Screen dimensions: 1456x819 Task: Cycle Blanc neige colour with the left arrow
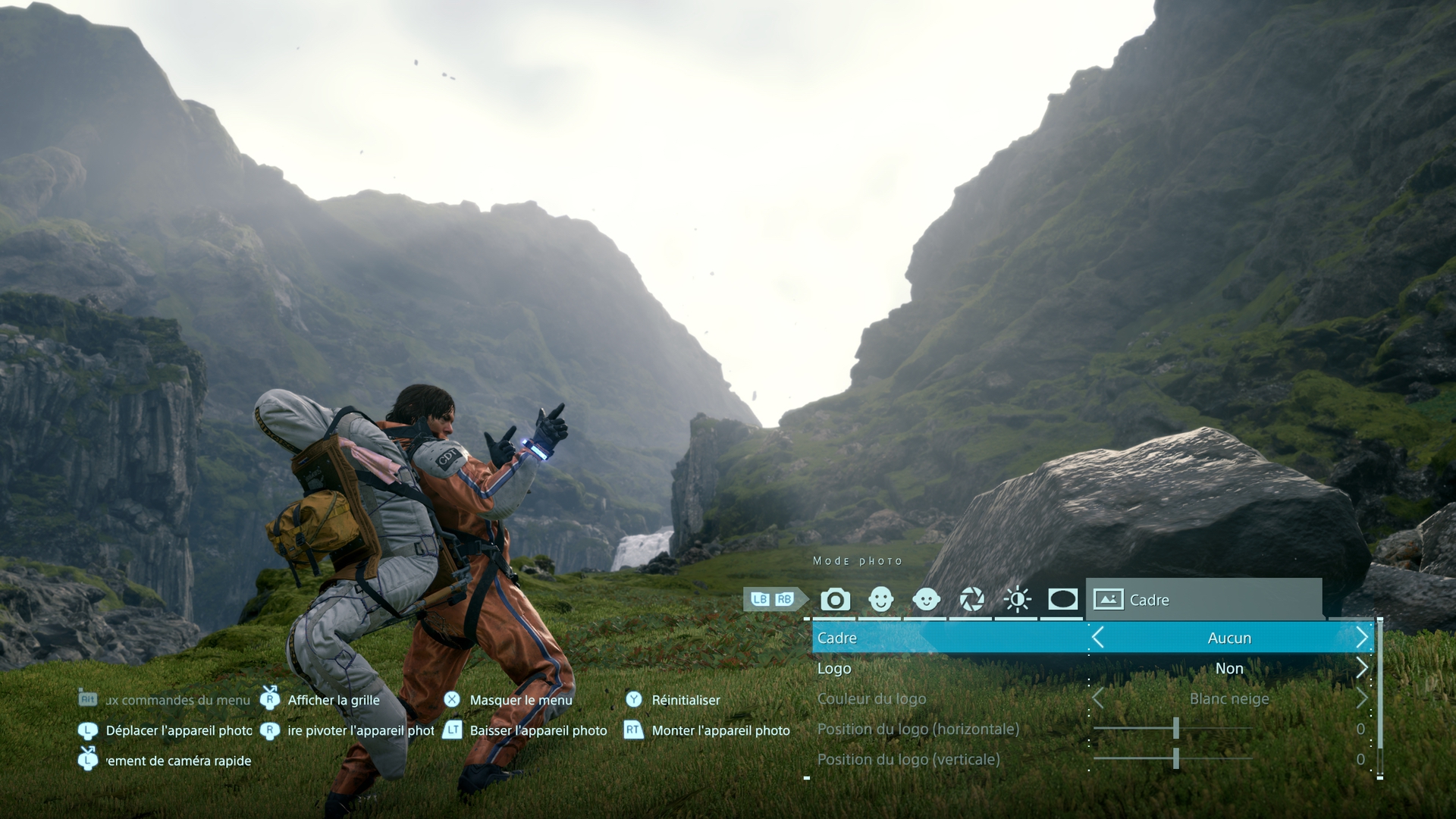click(1097, 698)
